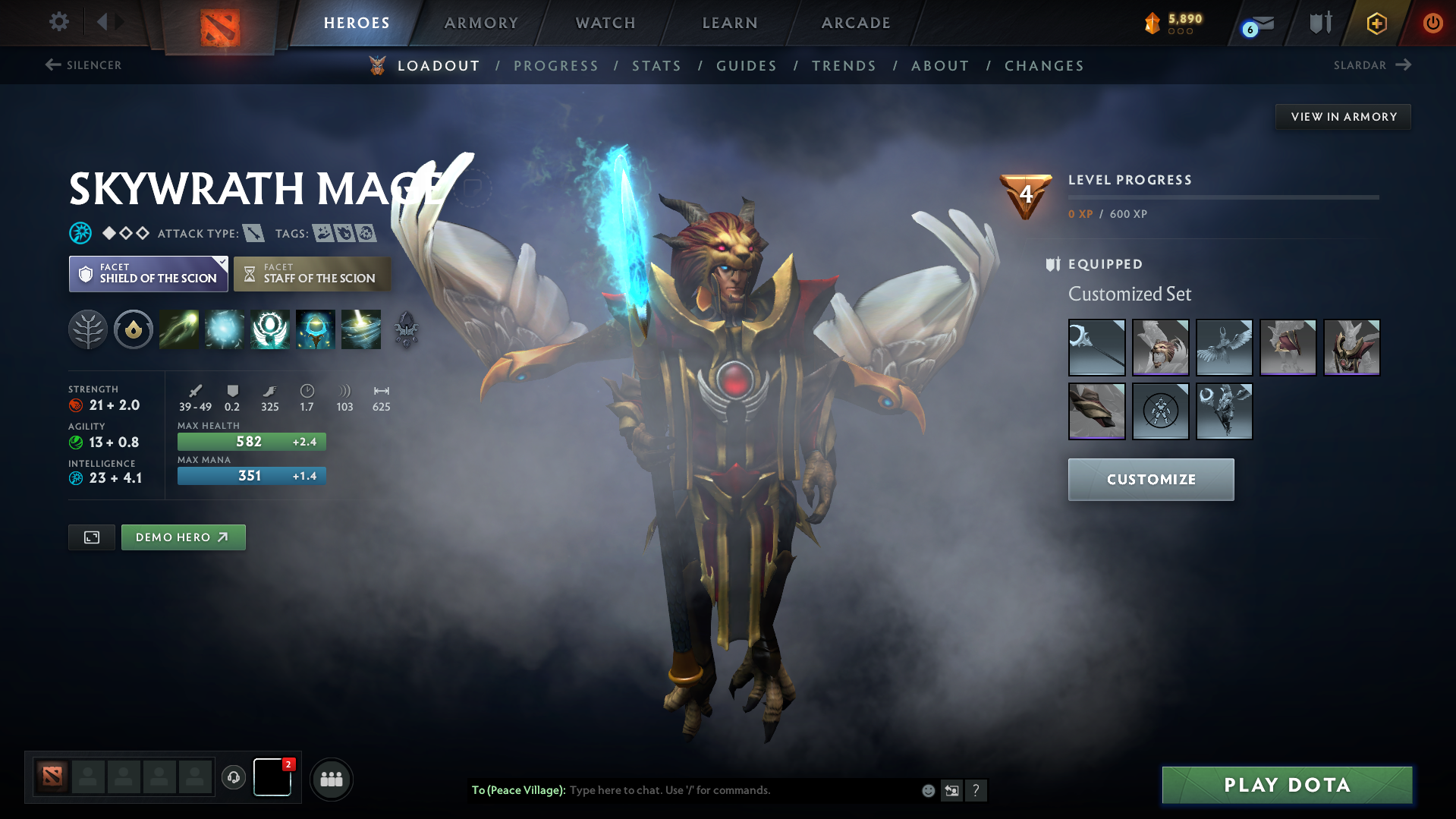
Task: Click the Customize button
Action: point(1150,479)
